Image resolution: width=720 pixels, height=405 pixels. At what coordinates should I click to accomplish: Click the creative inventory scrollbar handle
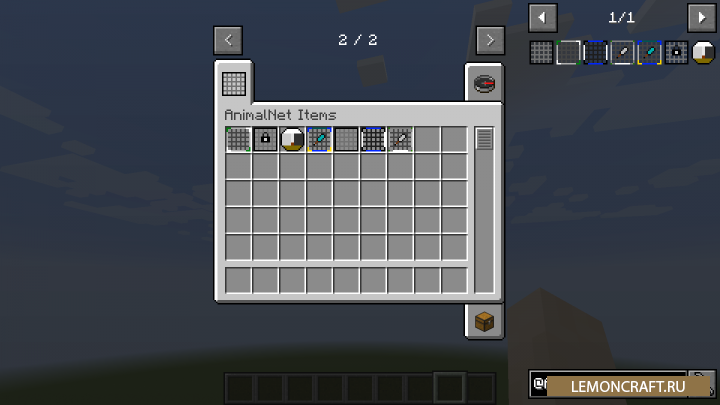pyautogui.click(x=484, y=139)
